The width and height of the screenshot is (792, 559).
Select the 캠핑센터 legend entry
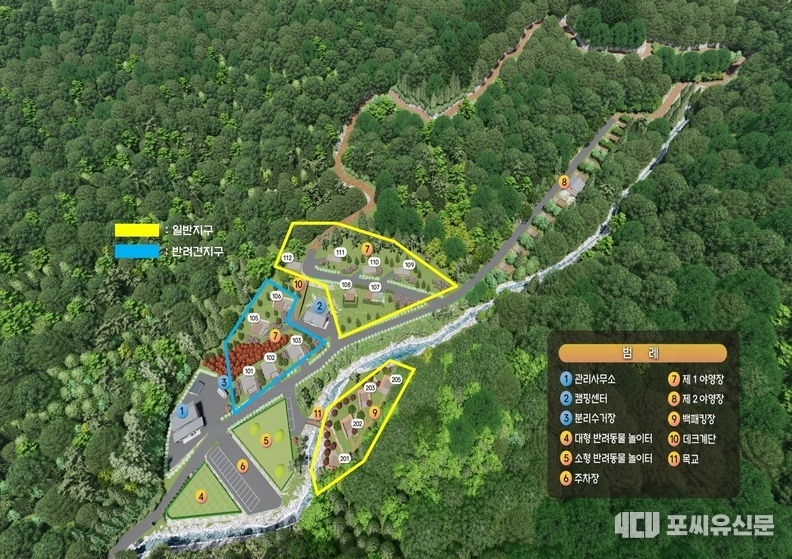coord(593,399)
